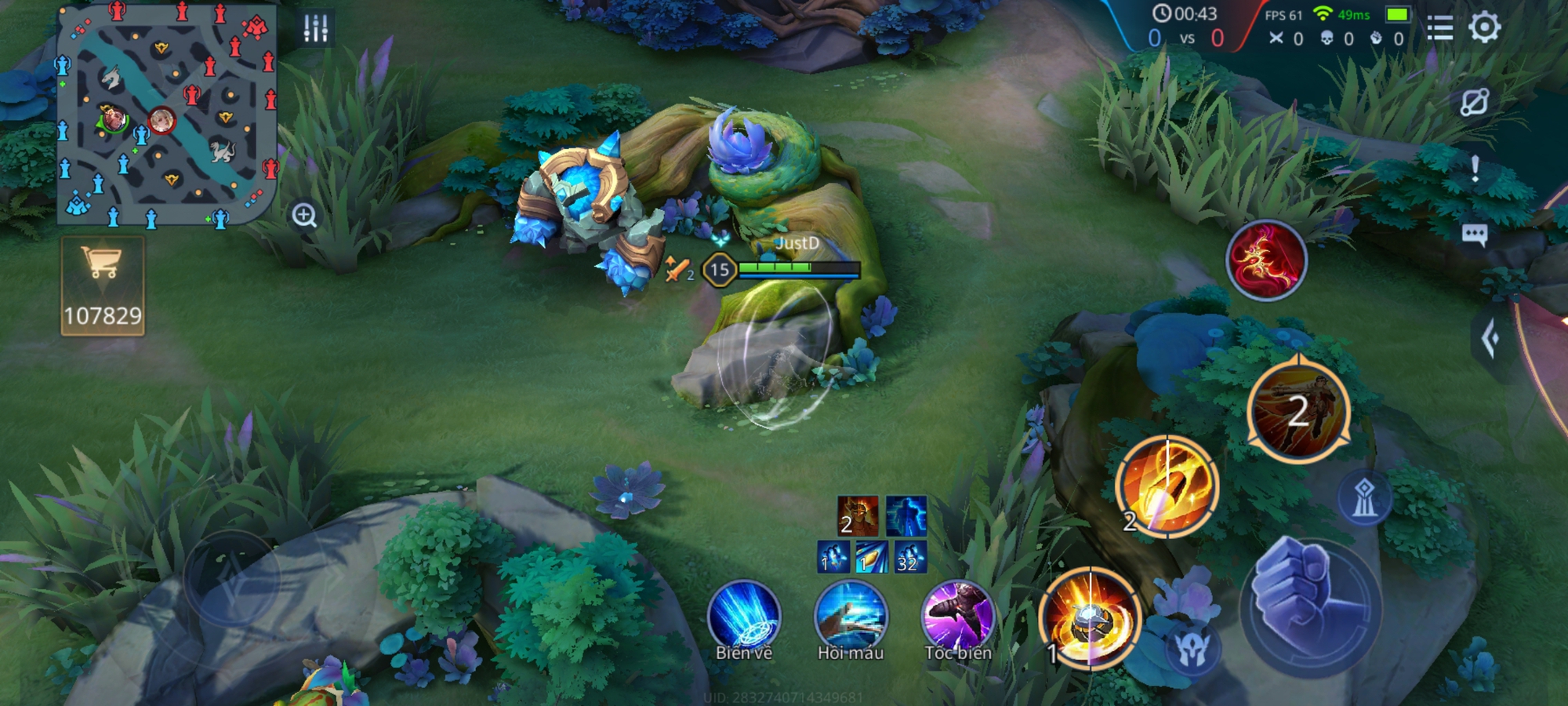The image size is (1568, 706).
Task: Show the scoreboard list icon
Action: pyautogui.click(x=1439, y=28)
